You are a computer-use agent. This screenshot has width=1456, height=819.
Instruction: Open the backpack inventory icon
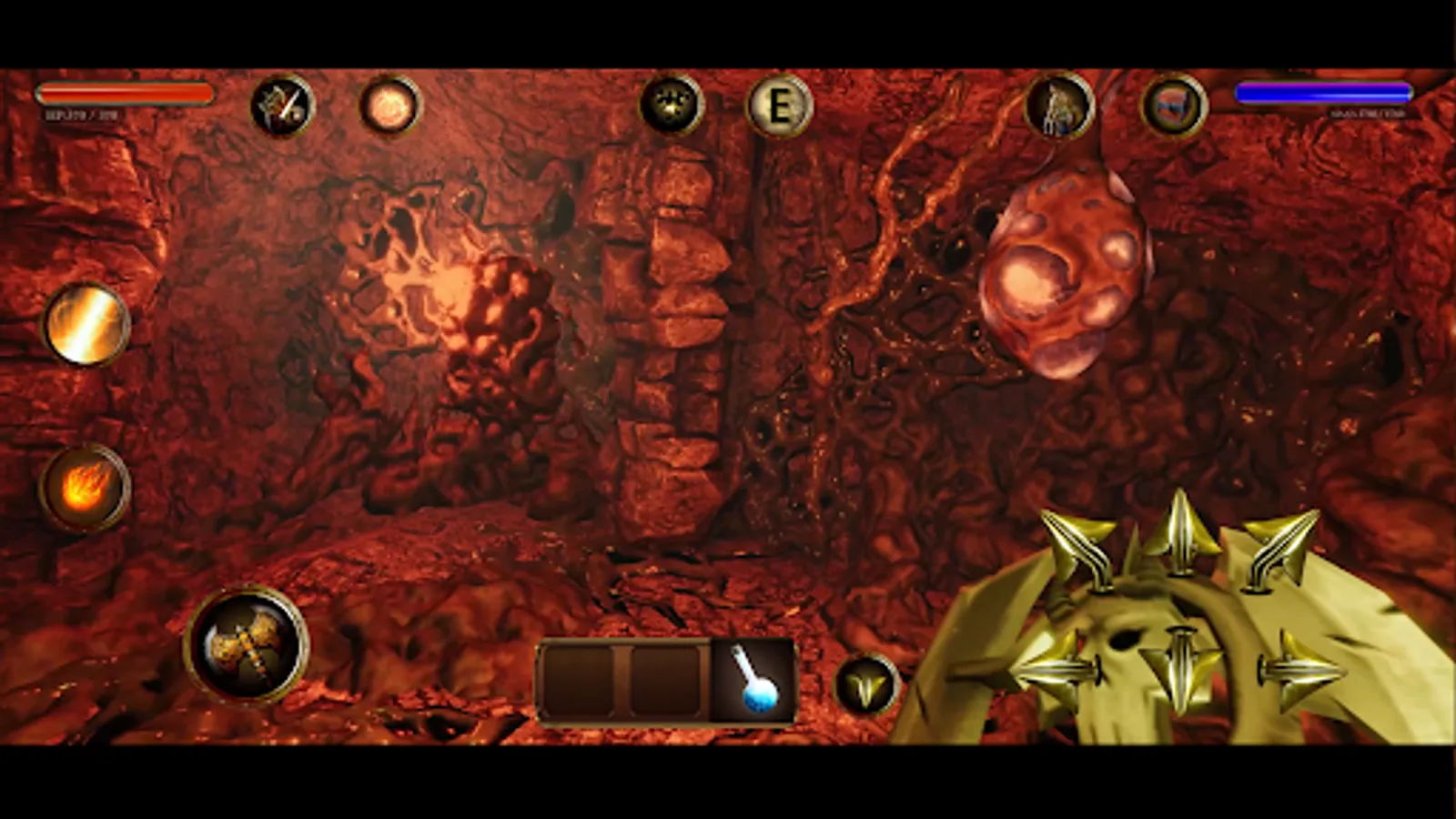pyautogui.click(x=1174, y=106)
